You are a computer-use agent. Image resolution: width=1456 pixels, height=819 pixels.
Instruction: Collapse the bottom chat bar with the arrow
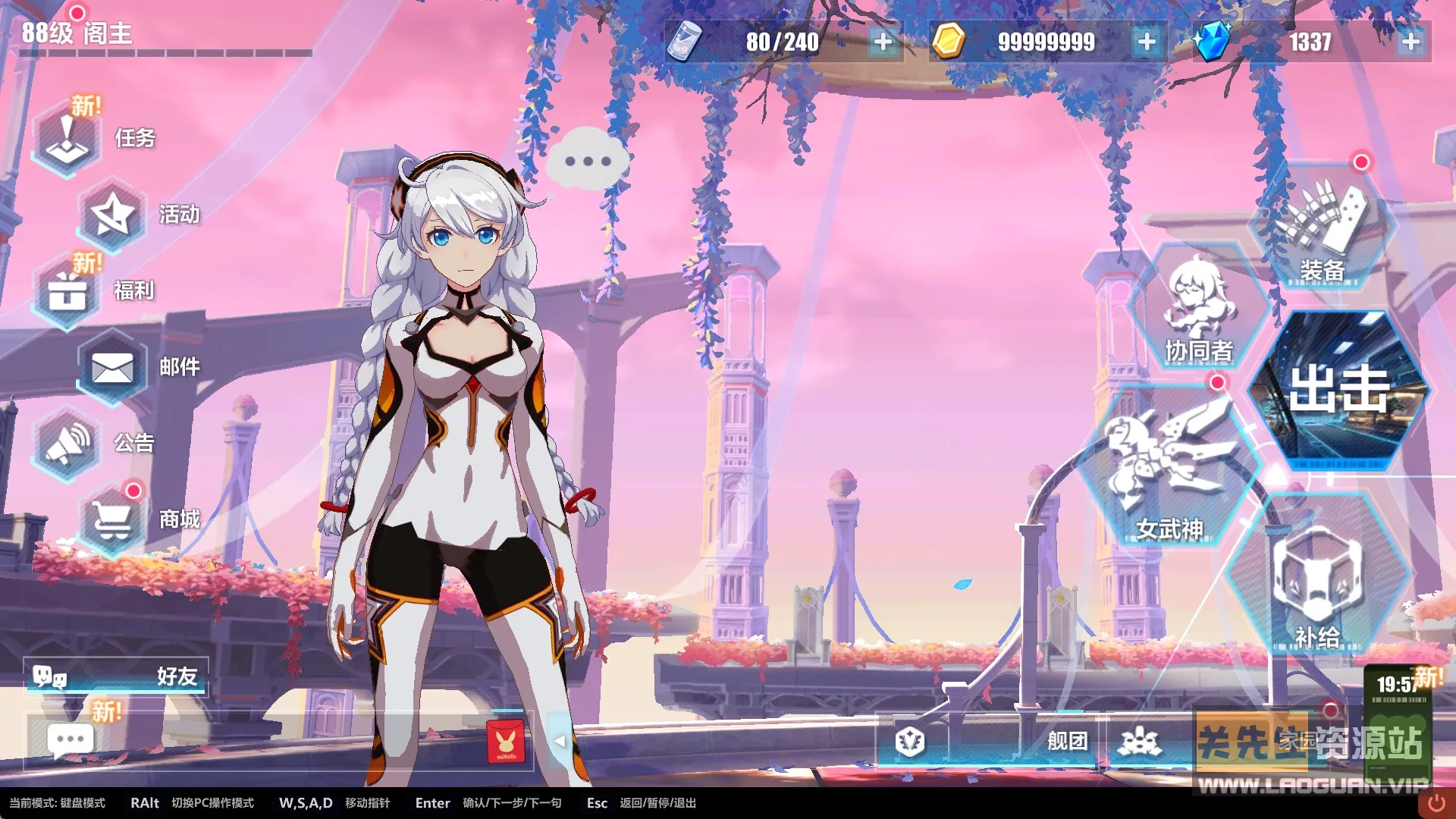[561, 741]
